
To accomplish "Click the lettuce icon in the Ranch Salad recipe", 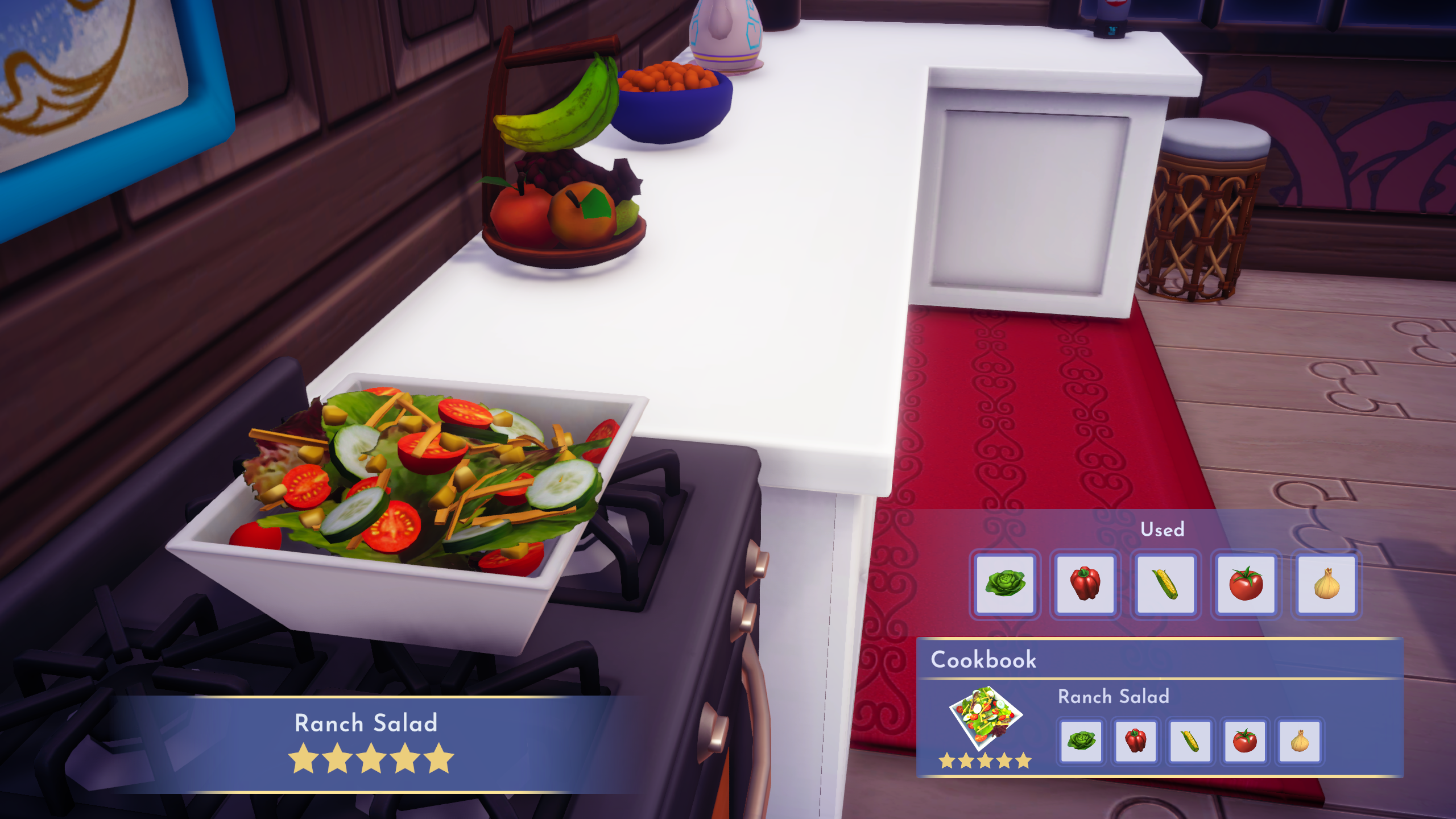I will click(1082, 742).
